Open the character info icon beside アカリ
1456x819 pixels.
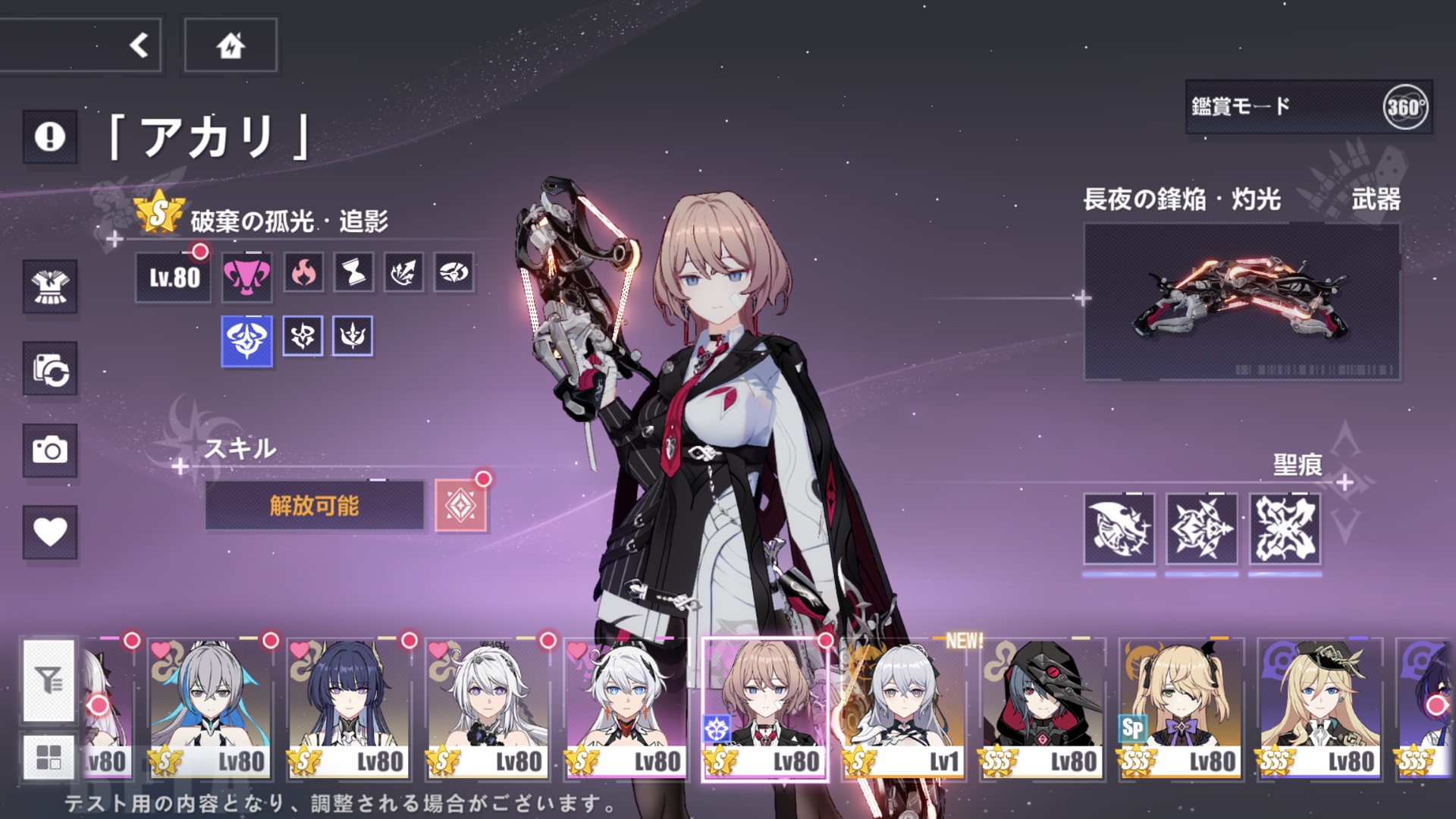click(x=49, y=136)
